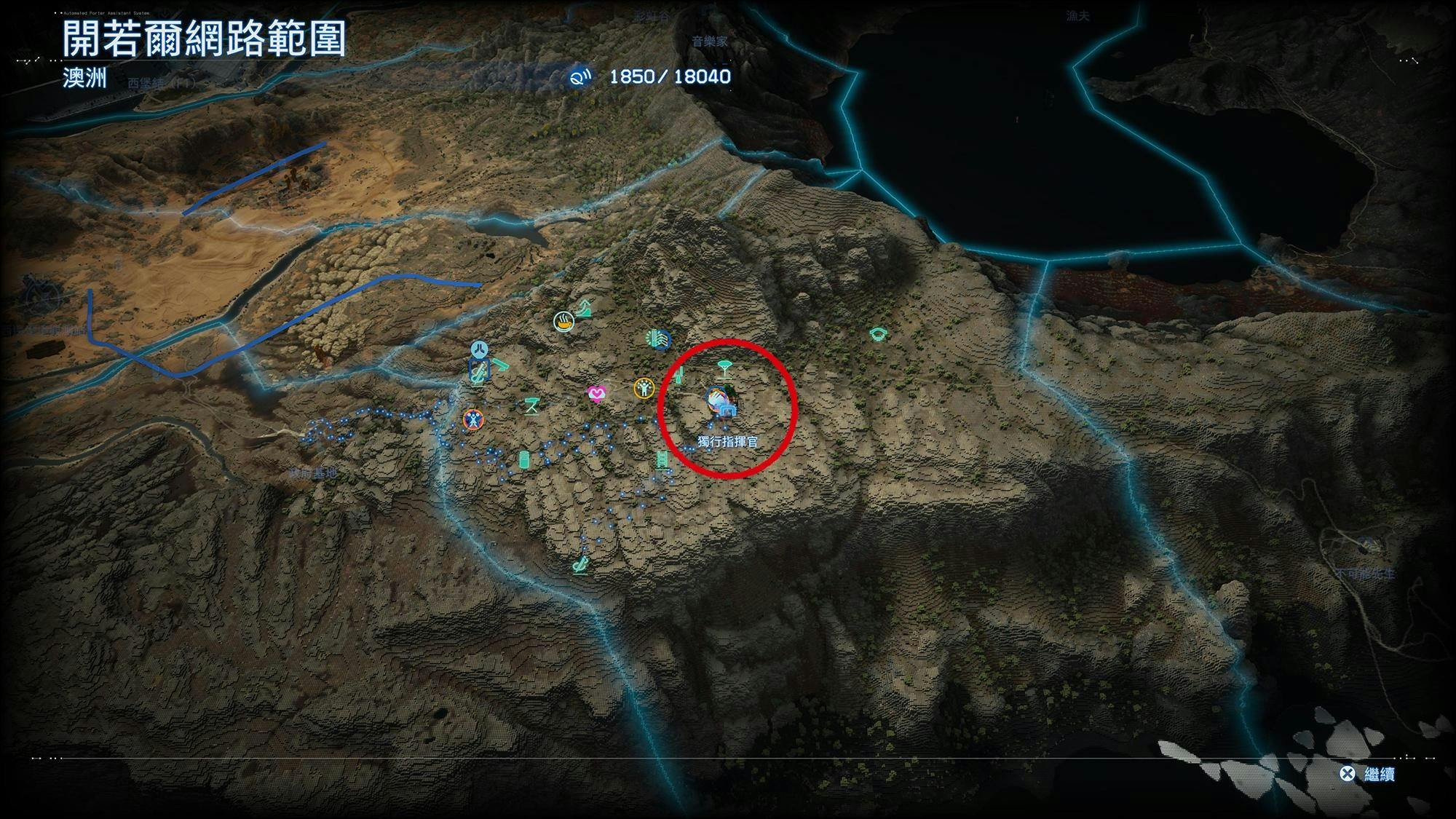This screenshot has height=819, width=1456.
Task: Select the green cylinder tank marker
Action: (x=523, y=459)
